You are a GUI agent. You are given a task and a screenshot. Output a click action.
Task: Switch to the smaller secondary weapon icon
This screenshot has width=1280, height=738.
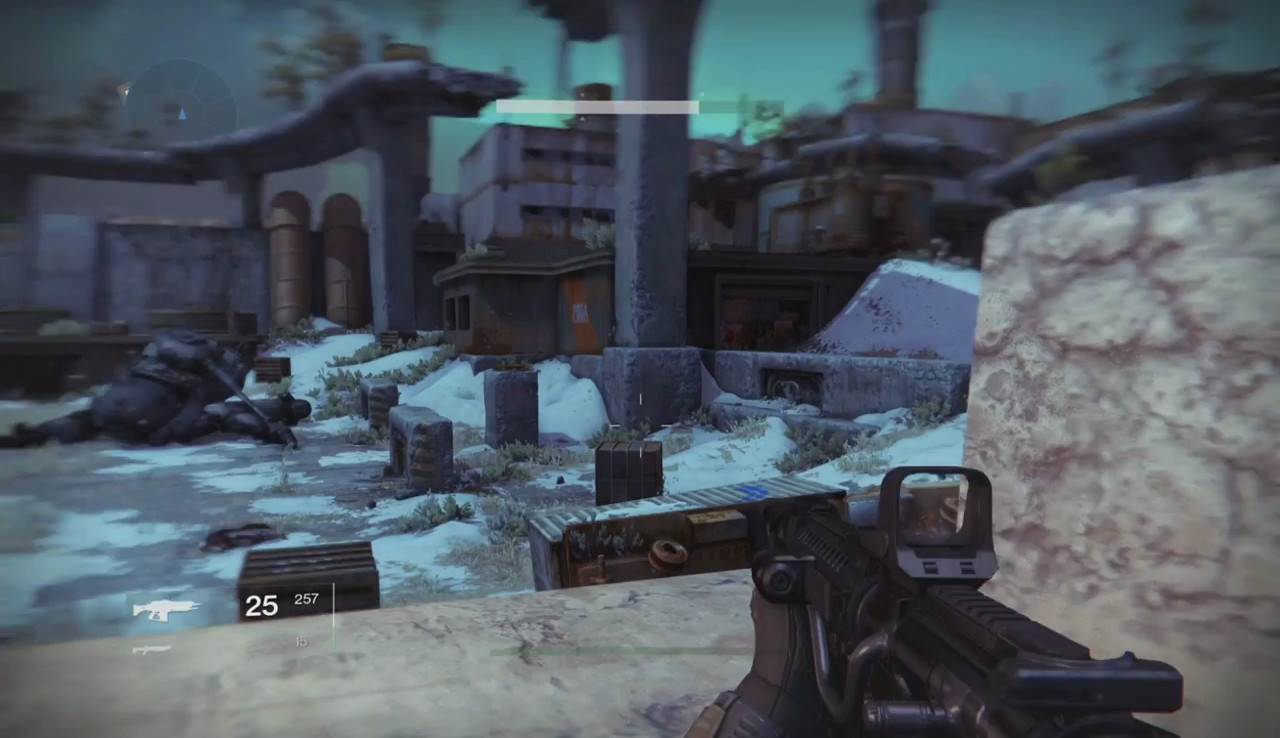point(152,650)
